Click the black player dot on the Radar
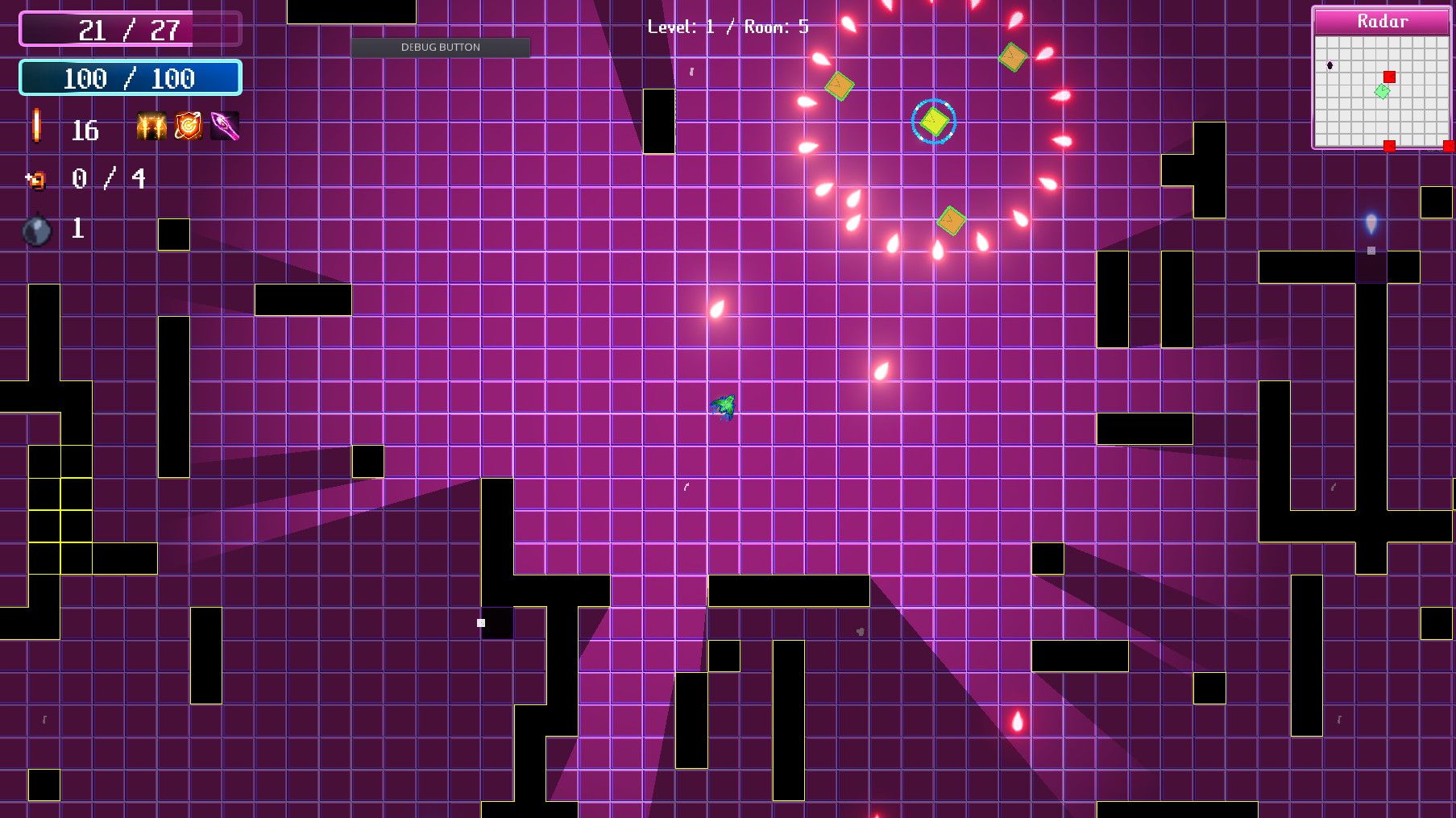The image size is (1456, 818). [1329, 65]
